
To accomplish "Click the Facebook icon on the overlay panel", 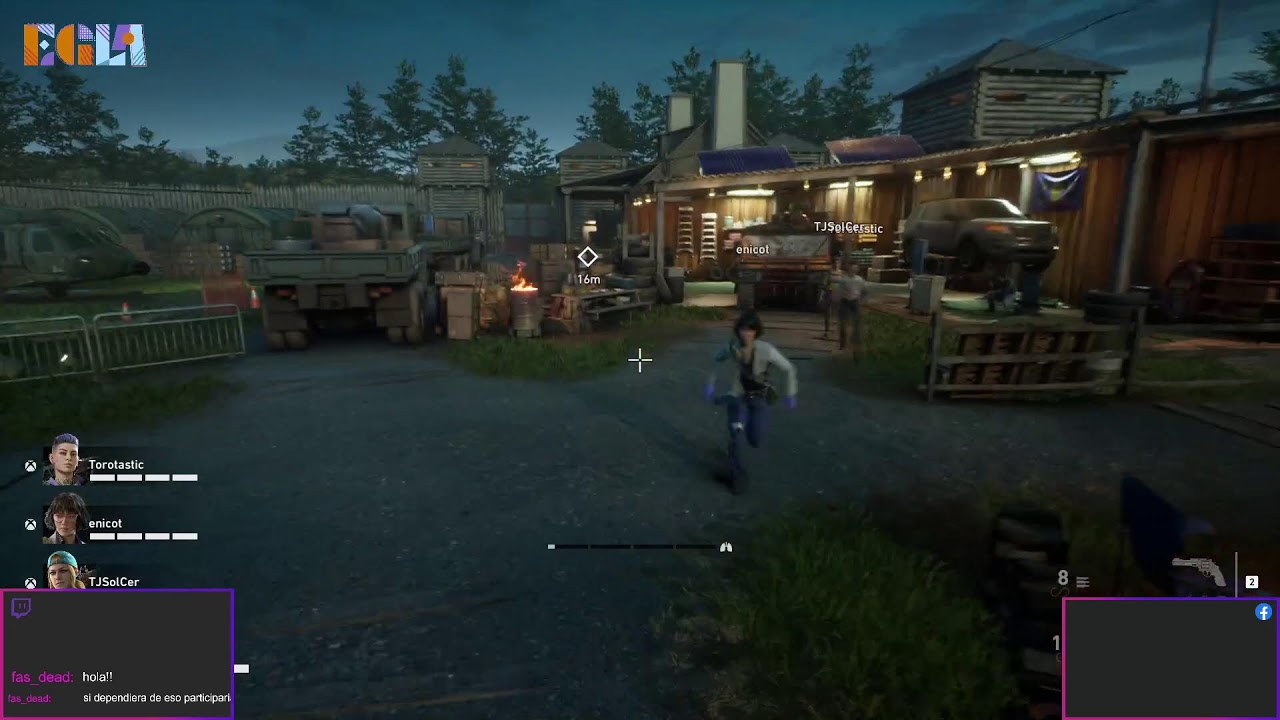I will (x=1263, y=612).
